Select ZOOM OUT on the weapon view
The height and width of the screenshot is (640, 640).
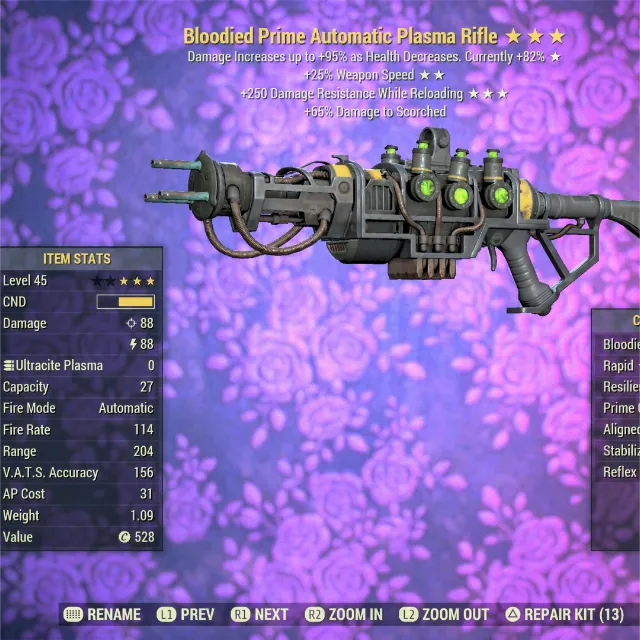443,614
